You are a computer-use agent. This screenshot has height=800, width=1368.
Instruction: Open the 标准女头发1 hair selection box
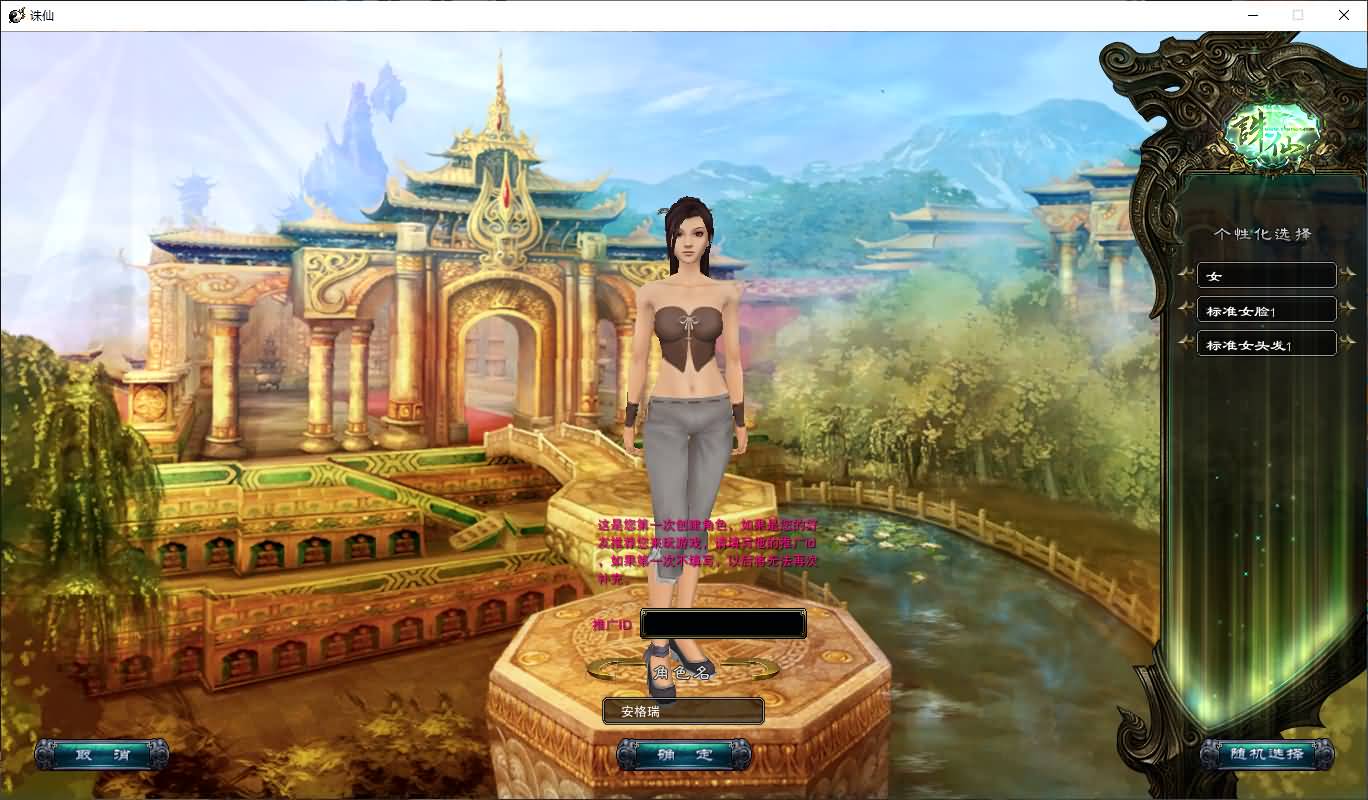coord(1266,343)
